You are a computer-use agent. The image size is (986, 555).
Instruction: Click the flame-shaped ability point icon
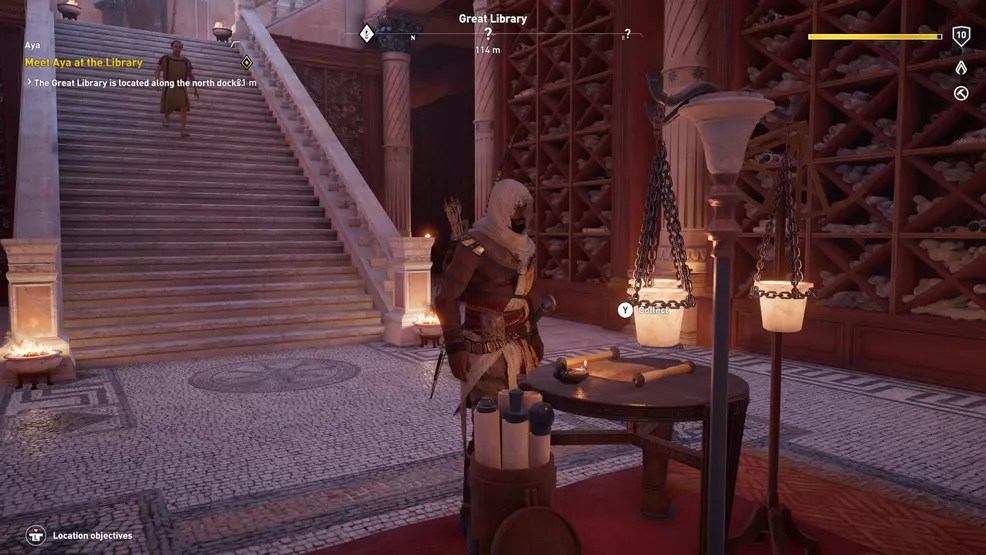(x=961, y=68)
